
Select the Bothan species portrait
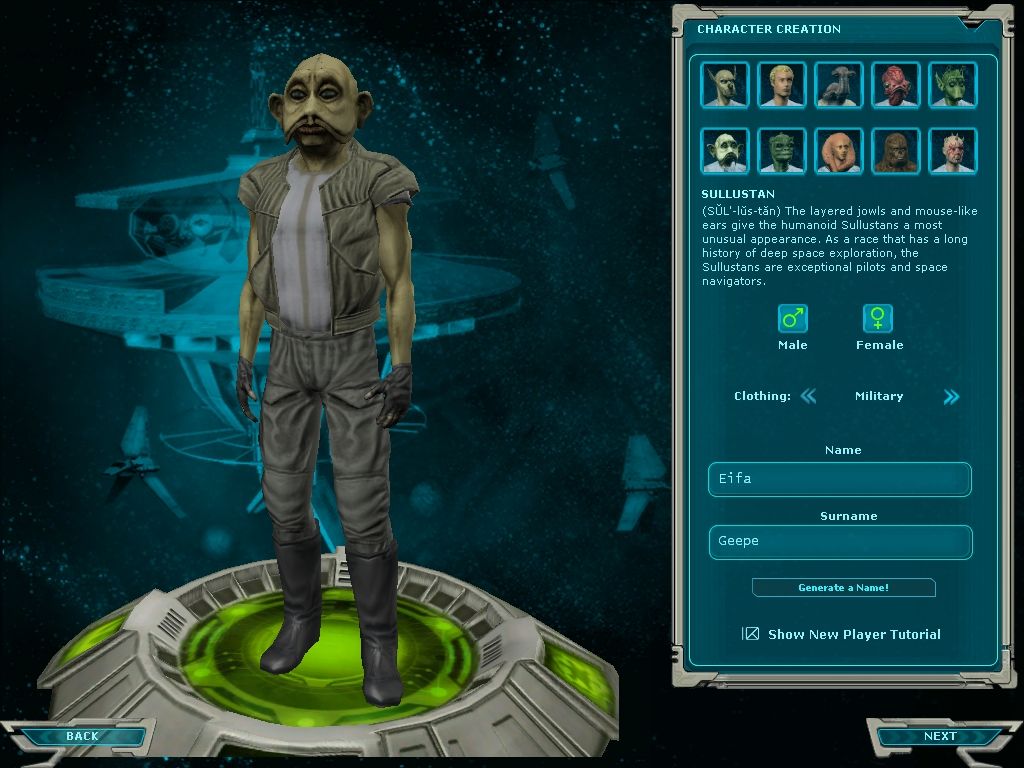[725, 85]
